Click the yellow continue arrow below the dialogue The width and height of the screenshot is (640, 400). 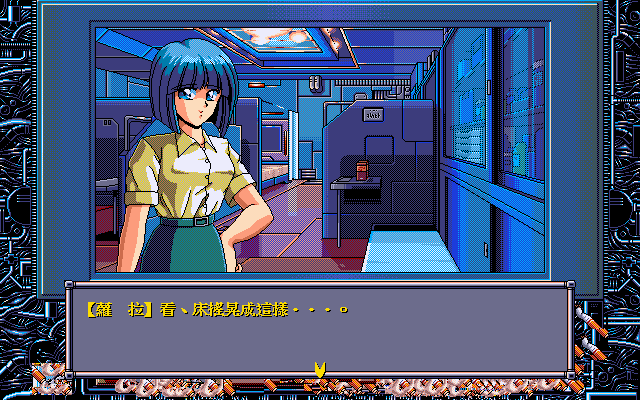[x=320, y=371]
